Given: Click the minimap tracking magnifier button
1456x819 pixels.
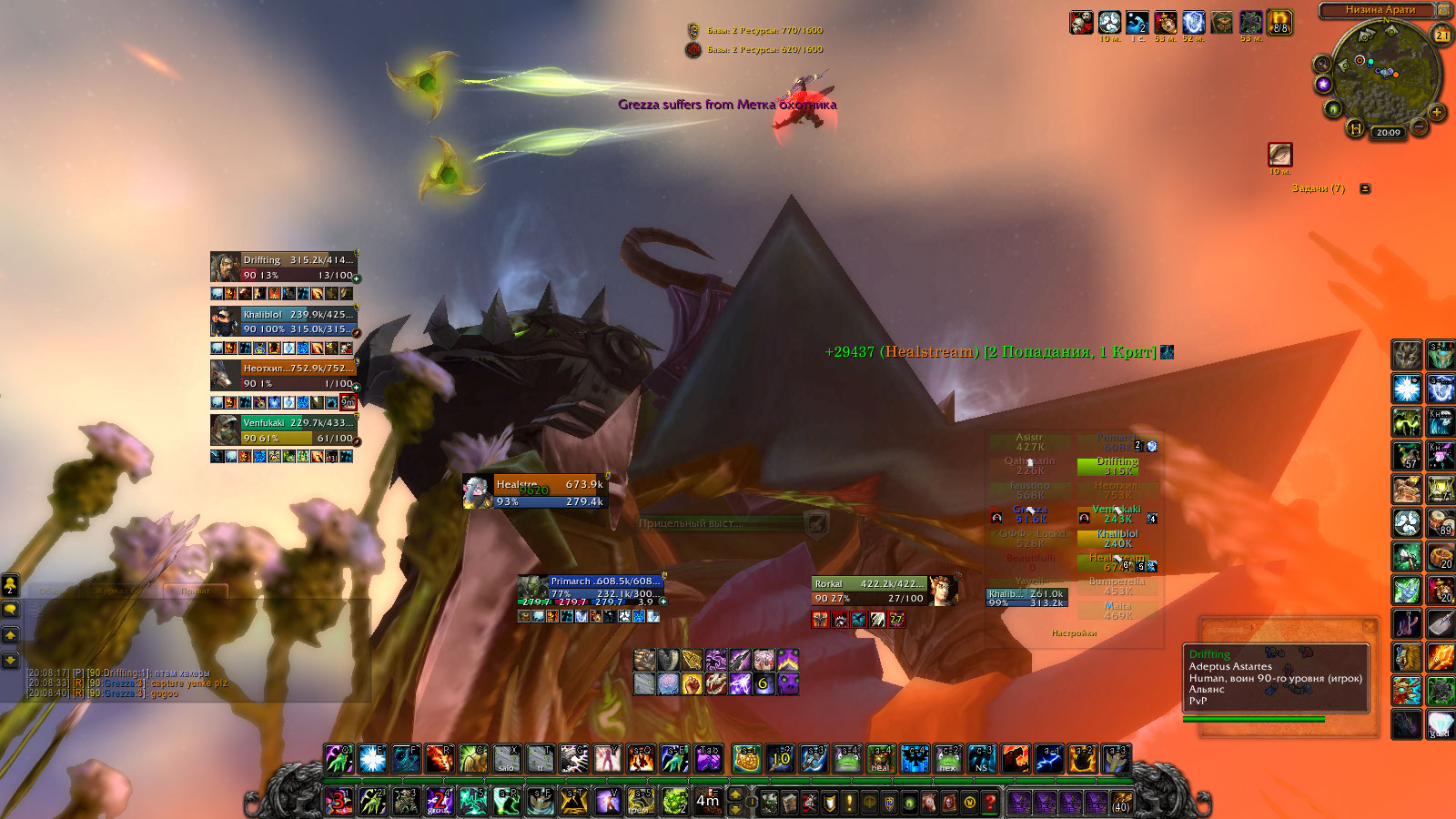Looking at the screenshot, I should [1322, 64].
